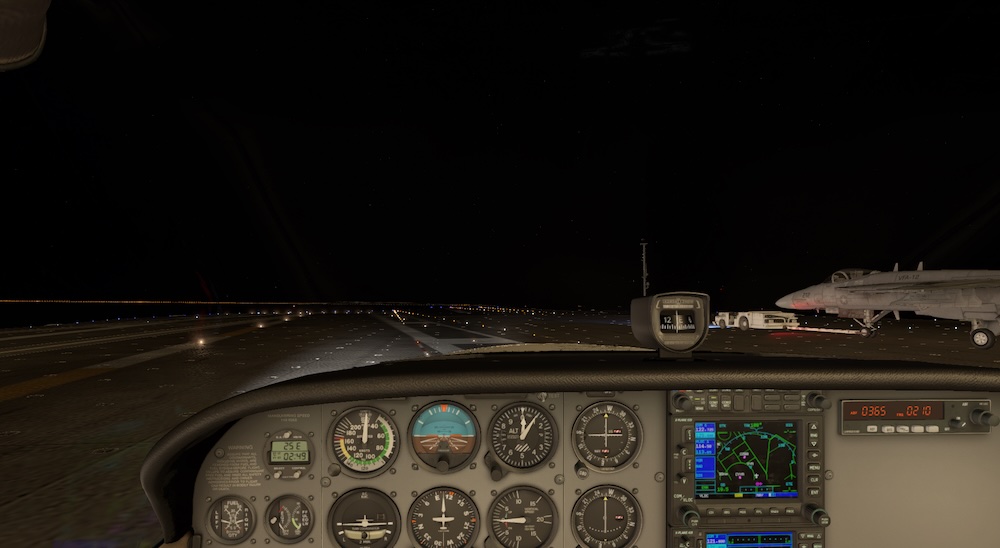This screenshot has height=548, width=1000.
Task: Decrease map range with the RNG down arrow
Action: [814, 441]
